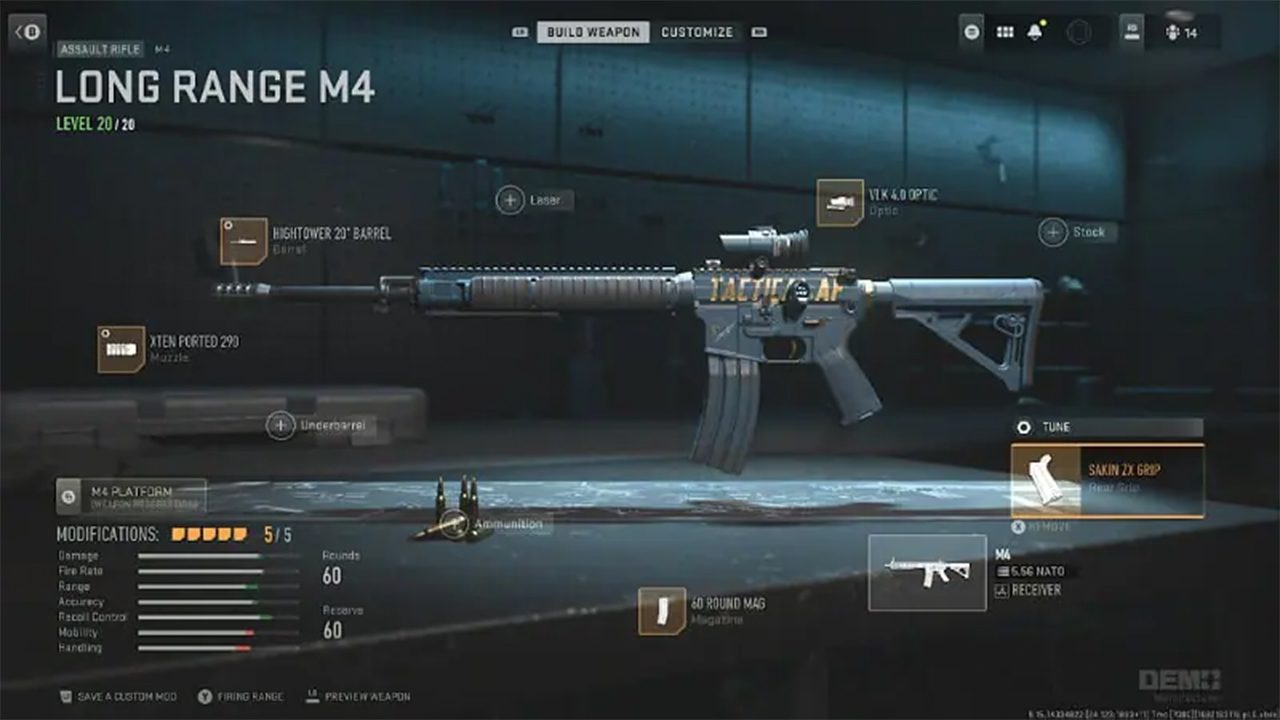Open the Ammunition attachment slot
Screen dimensions: 1280x720
coord(455,523)
